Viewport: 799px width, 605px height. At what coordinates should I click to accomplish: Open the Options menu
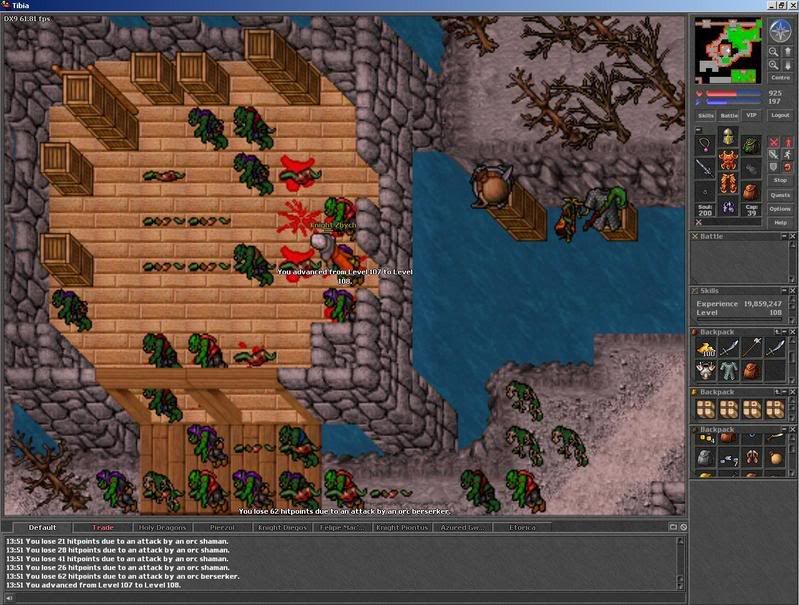[x=780, y=209]
